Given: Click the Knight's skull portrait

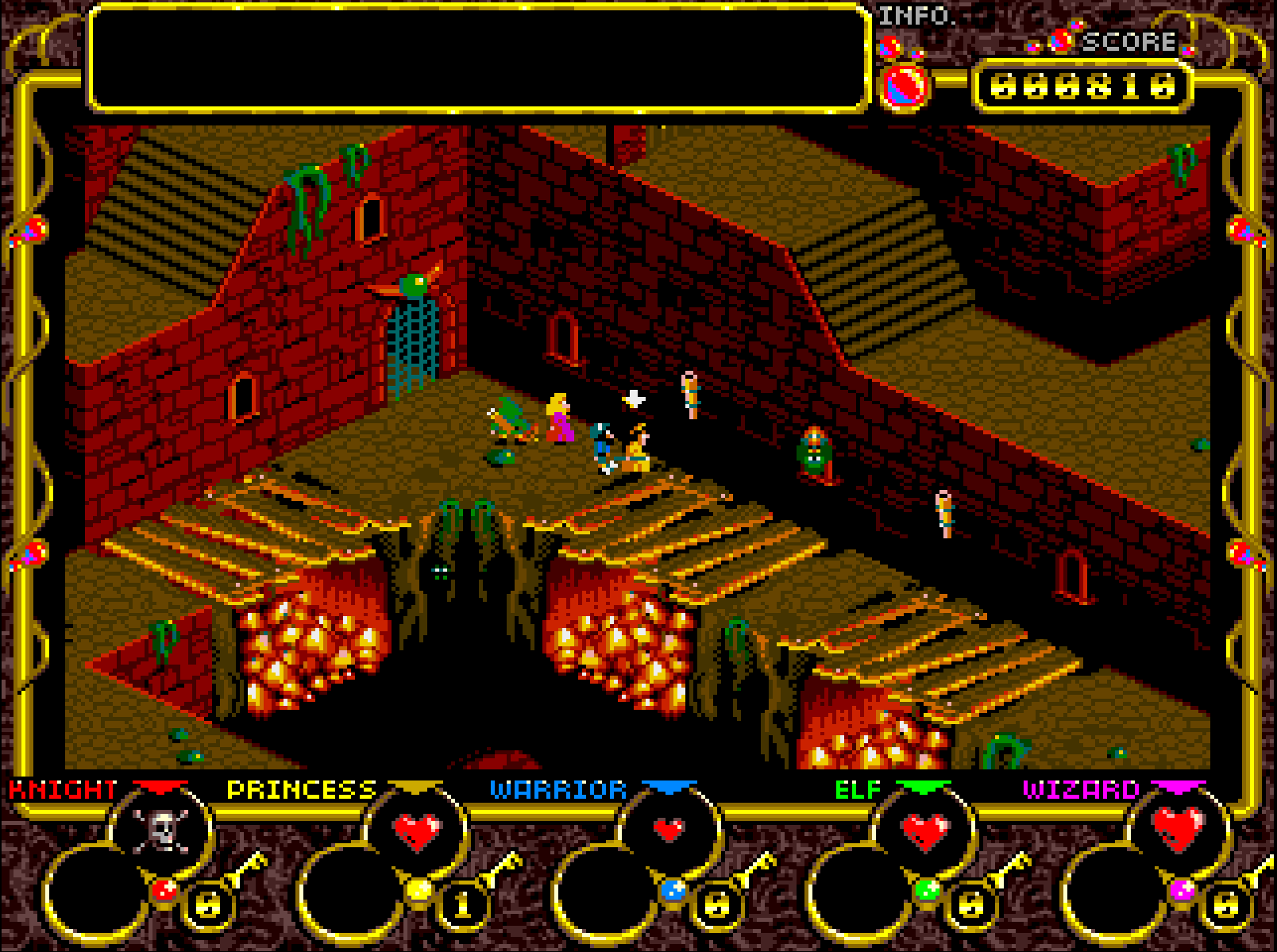Looking at the screenshot, I should coord(162,830).
